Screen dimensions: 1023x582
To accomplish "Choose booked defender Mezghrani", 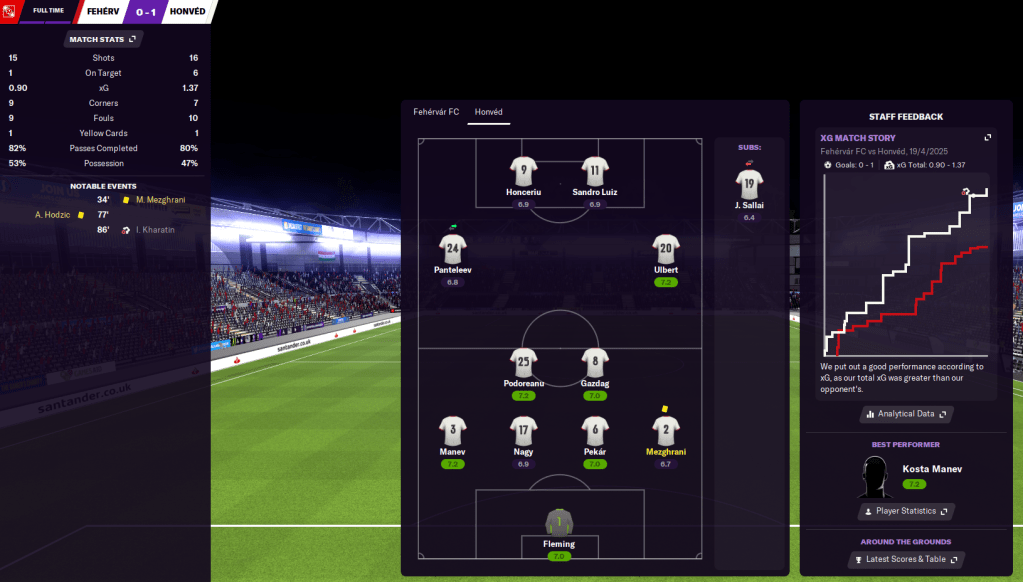I will pos(666,432).
